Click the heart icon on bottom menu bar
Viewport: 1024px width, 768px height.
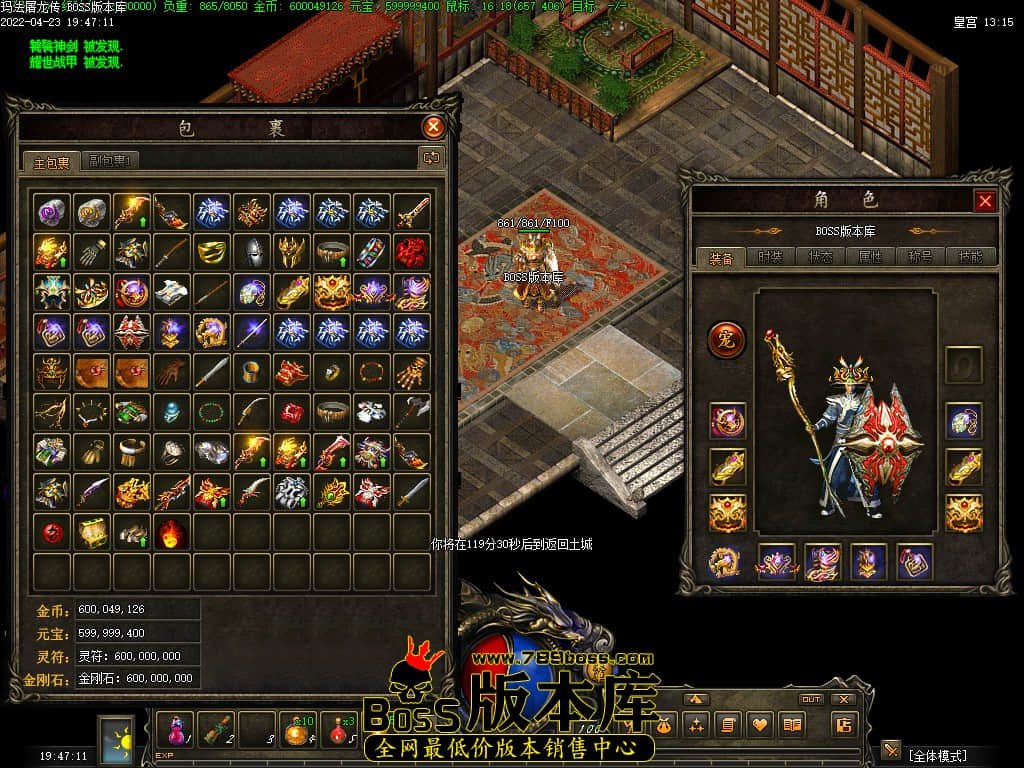pos(761,724)
